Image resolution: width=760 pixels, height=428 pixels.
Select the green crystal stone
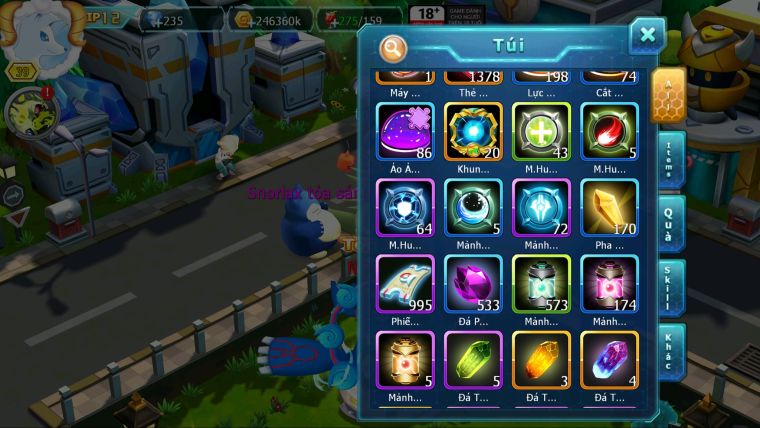point(472,360)
